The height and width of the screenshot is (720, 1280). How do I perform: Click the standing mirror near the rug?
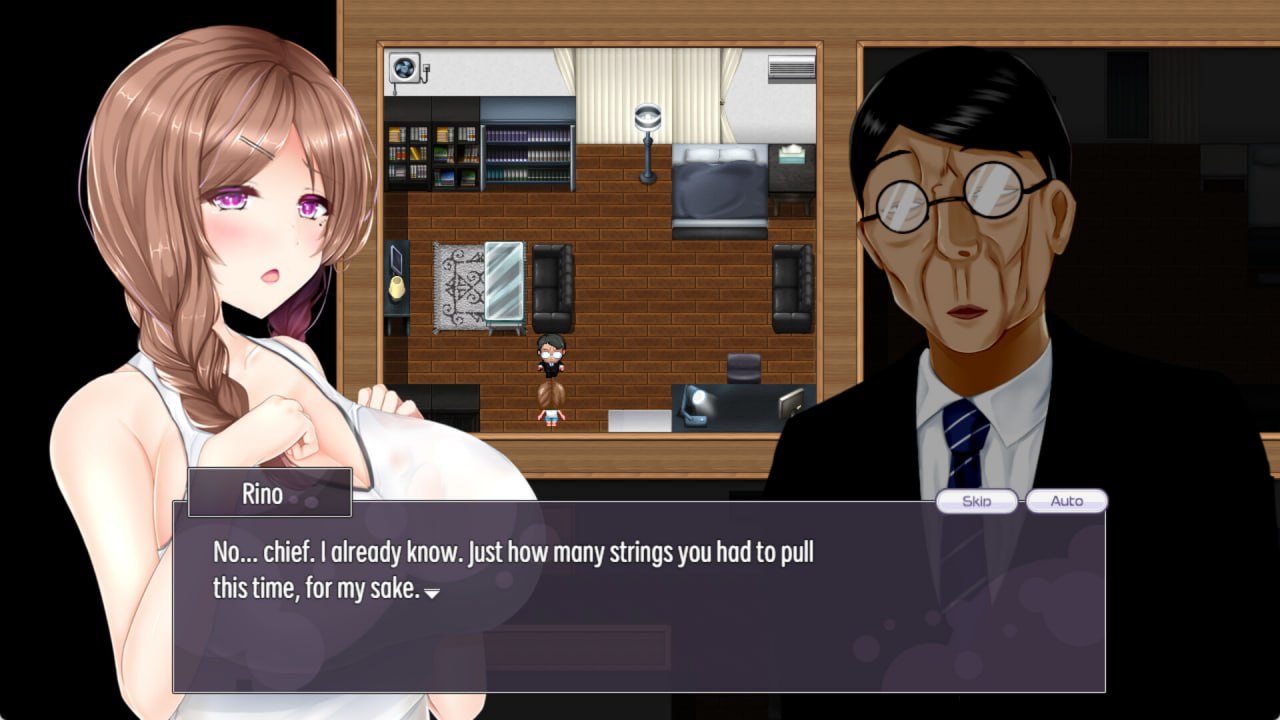505,280
